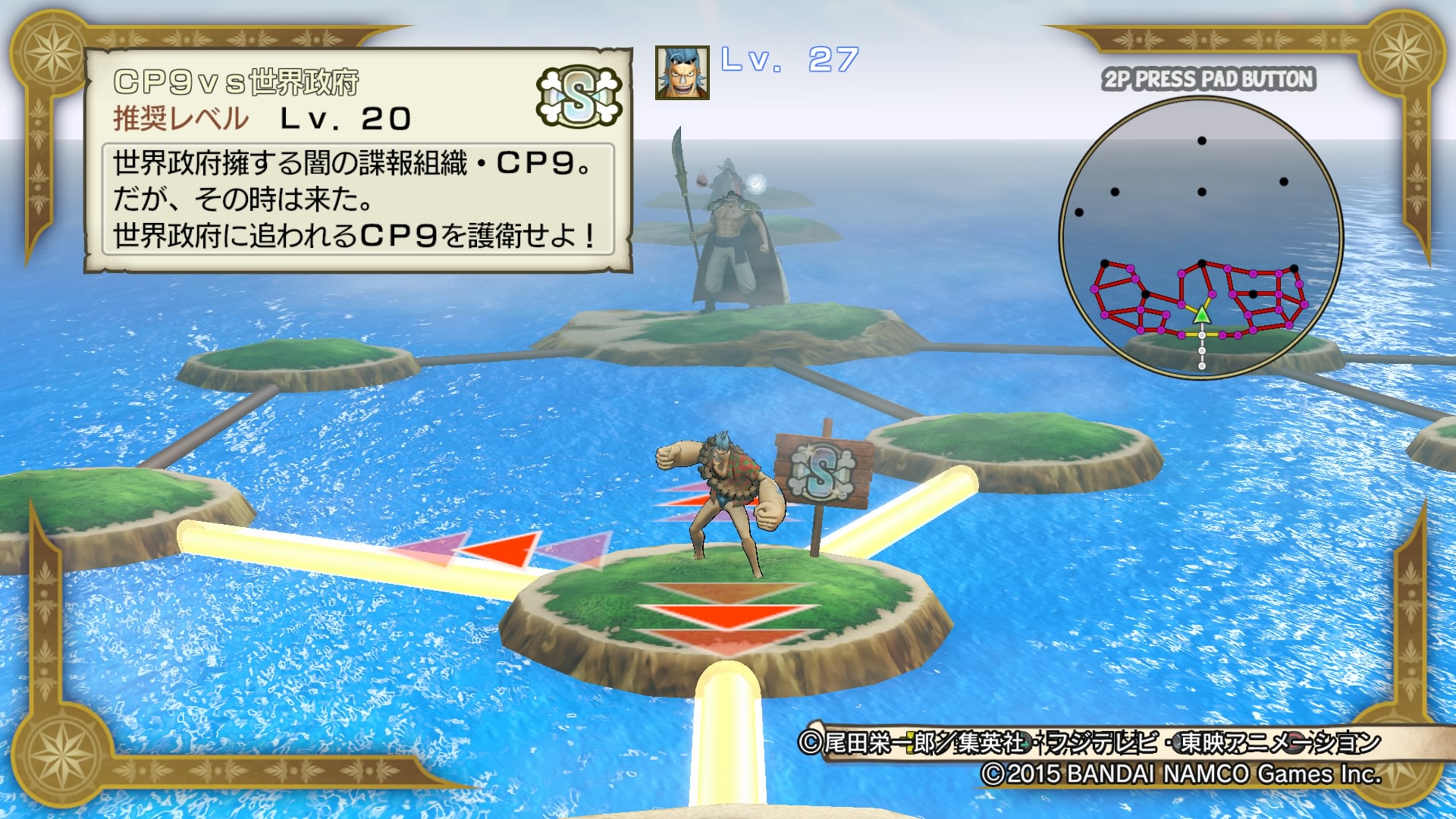Viewport: 1456px width, 819px height.
Task: Expand the CP9vs世界政府 quest description panel
Action: click(356, 197)
